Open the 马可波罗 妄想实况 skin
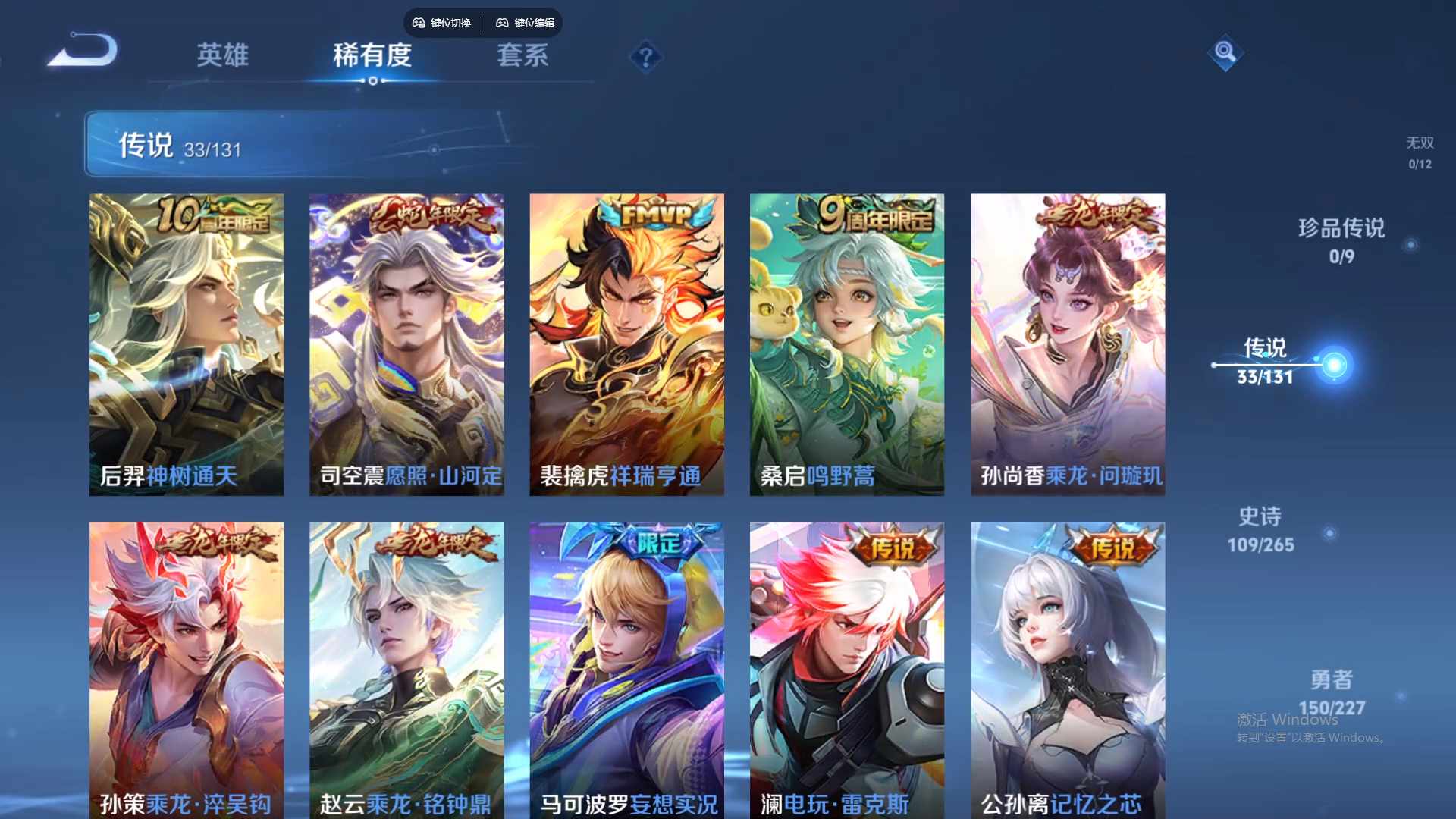 (627, 667)
